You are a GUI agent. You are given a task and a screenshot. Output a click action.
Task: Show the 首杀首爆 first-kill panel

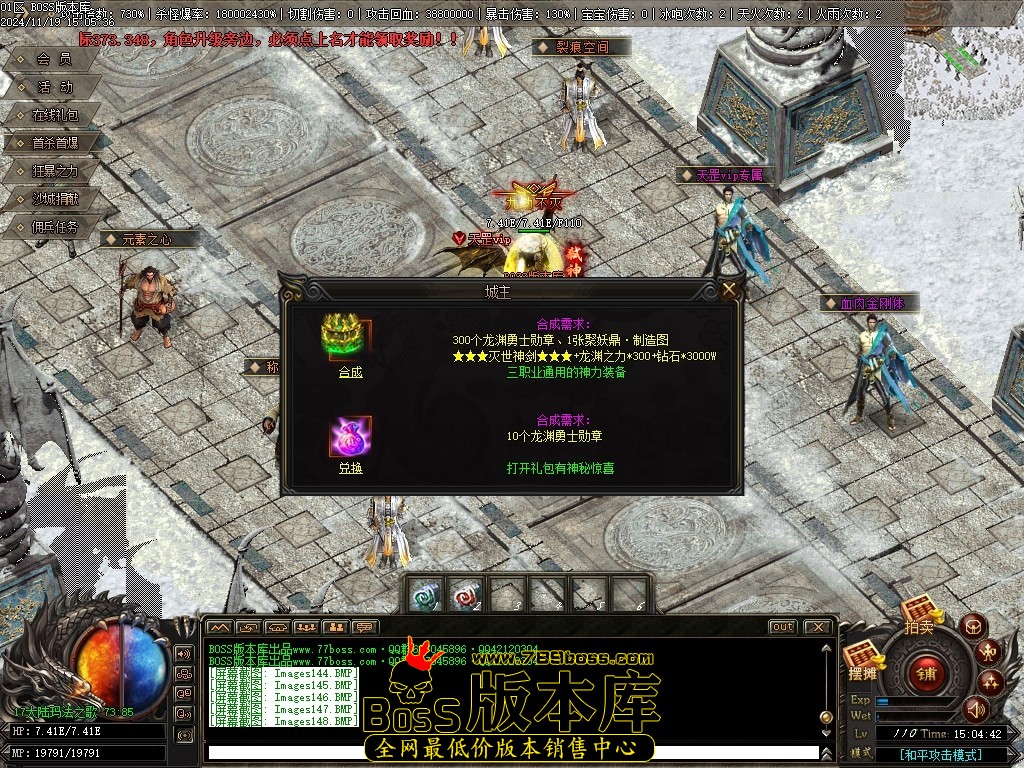[x=54, y=143]
